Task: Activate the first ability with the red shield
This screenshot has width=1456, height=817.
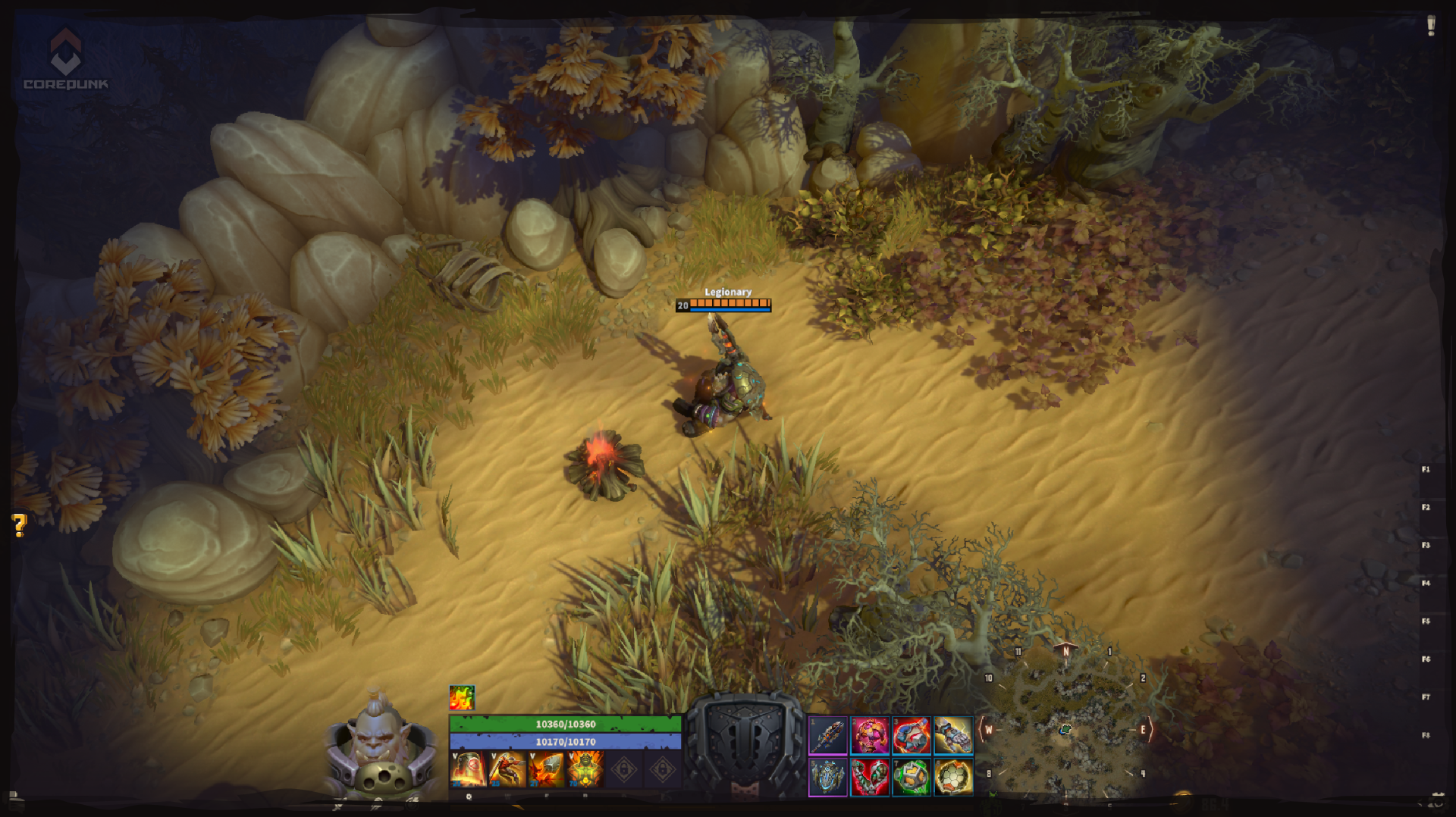Action: coord(468,768)
